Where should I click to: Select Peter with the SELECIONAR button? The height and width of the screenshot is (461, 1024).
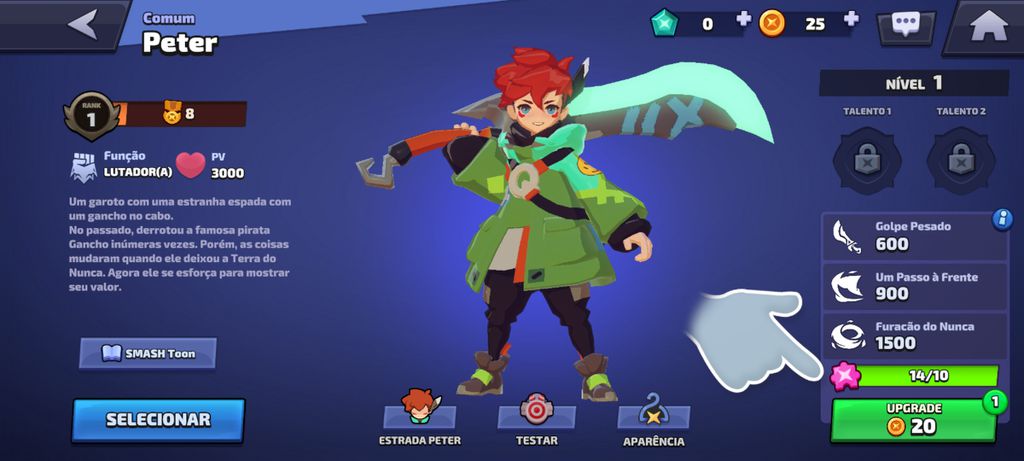point(158,420)
